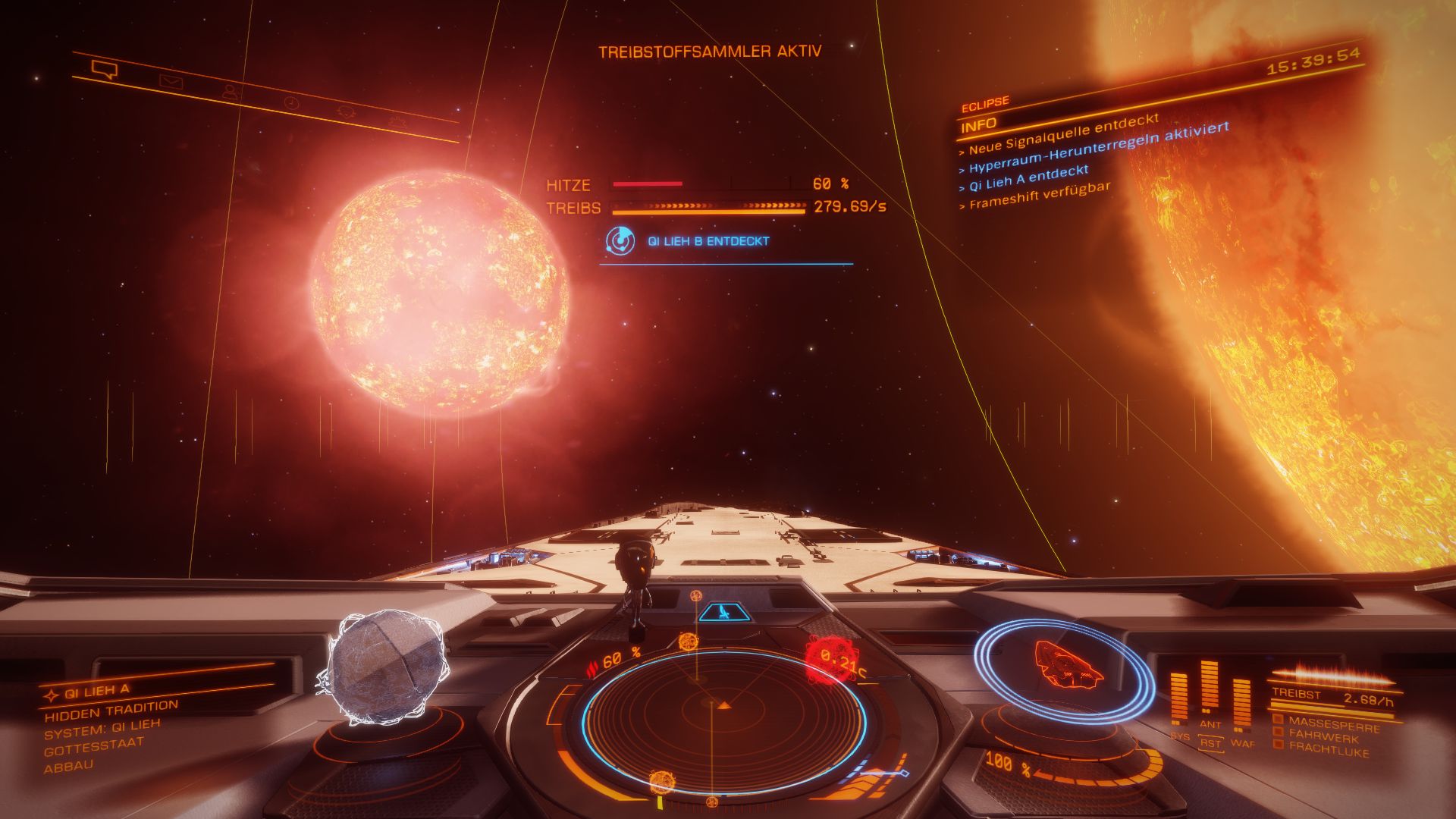This screenshot has width=1456, height=819.
Task: Click the "Neue Signalquelle entdeckt" info entry
Action: 1063,133
